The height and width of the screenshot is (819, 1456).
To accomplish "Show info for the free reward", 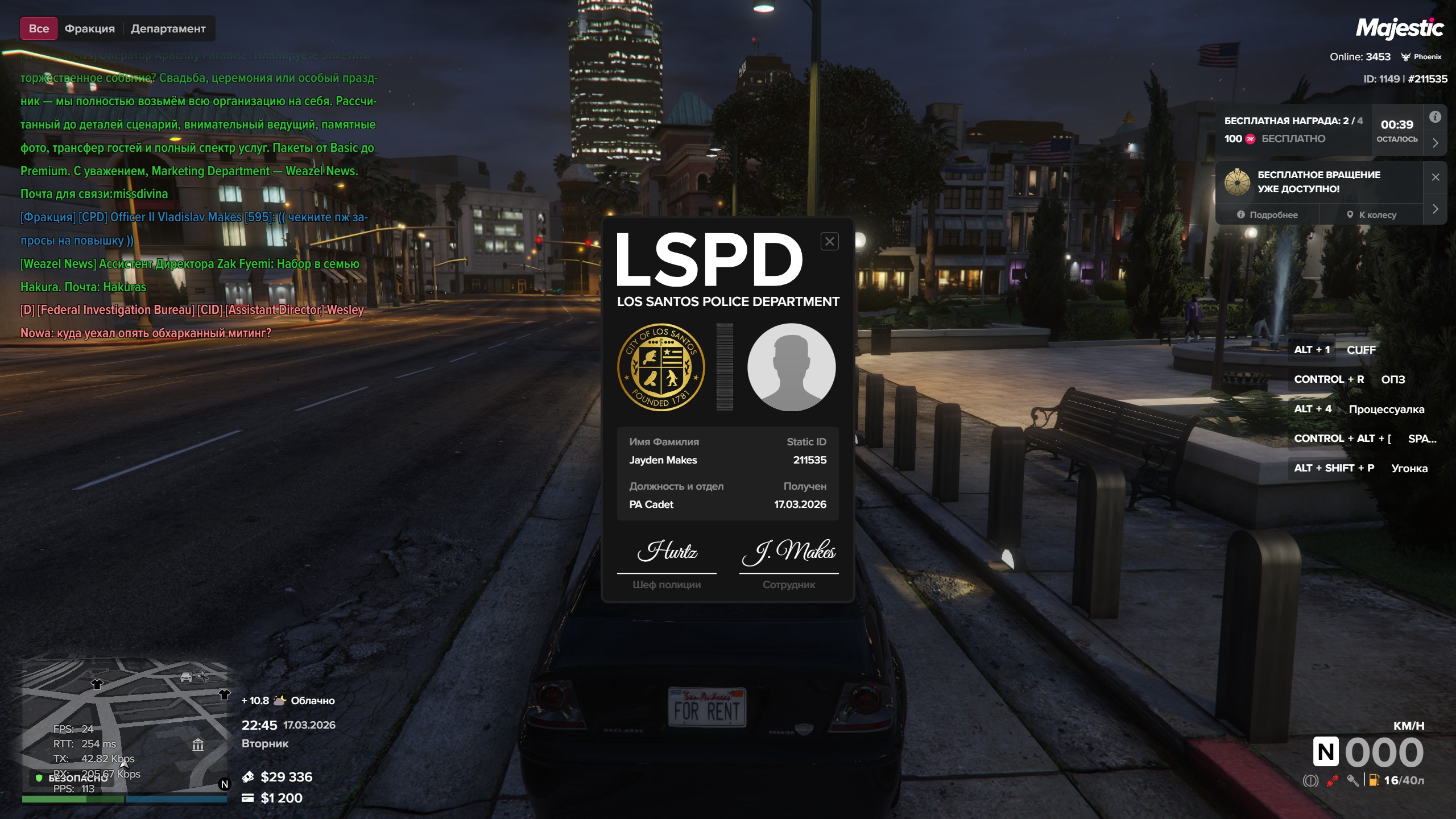I will (x=1436, y=117).
